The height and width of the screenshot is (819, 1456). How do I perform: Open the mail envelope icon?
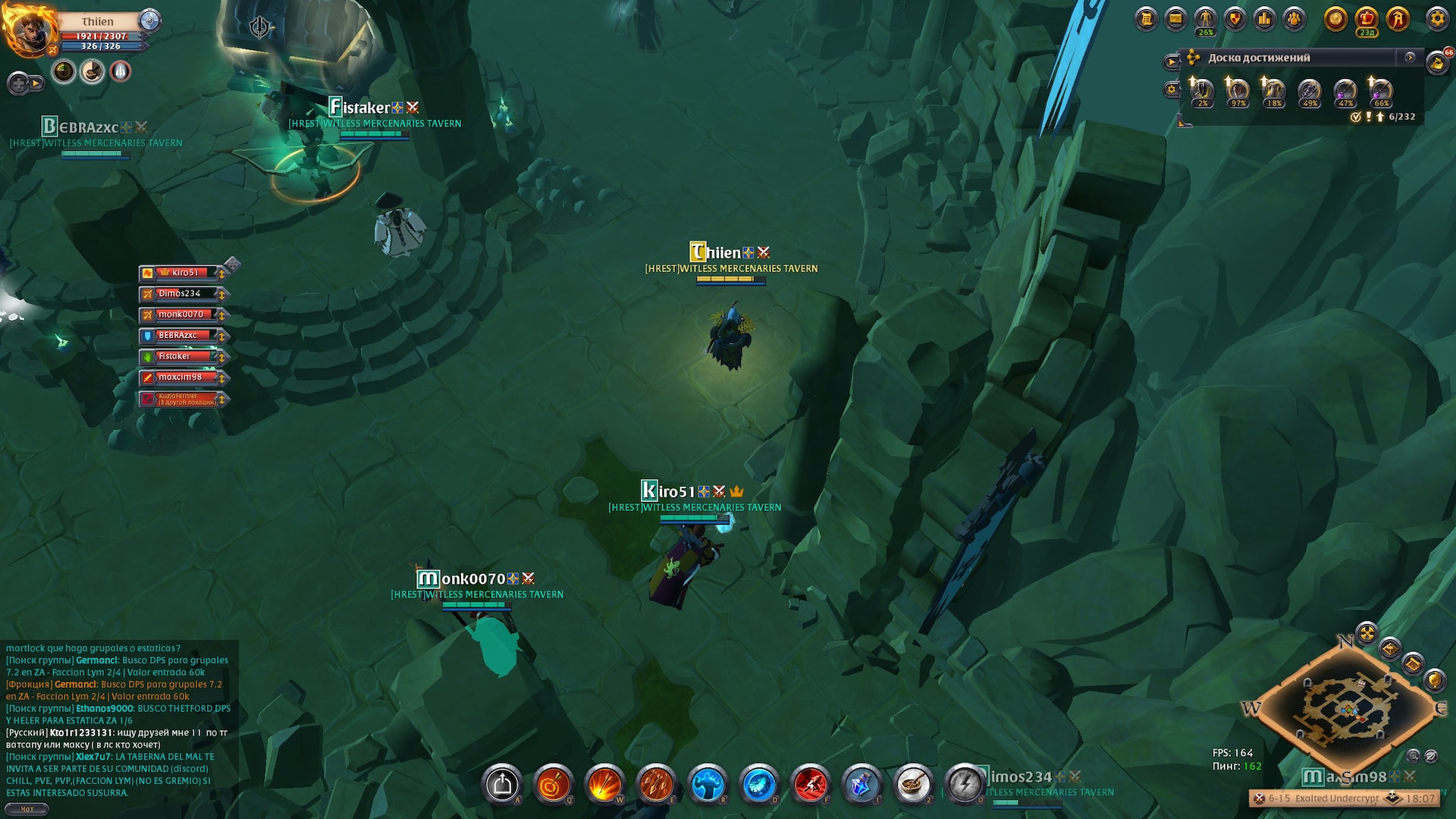click(1175, 19)
